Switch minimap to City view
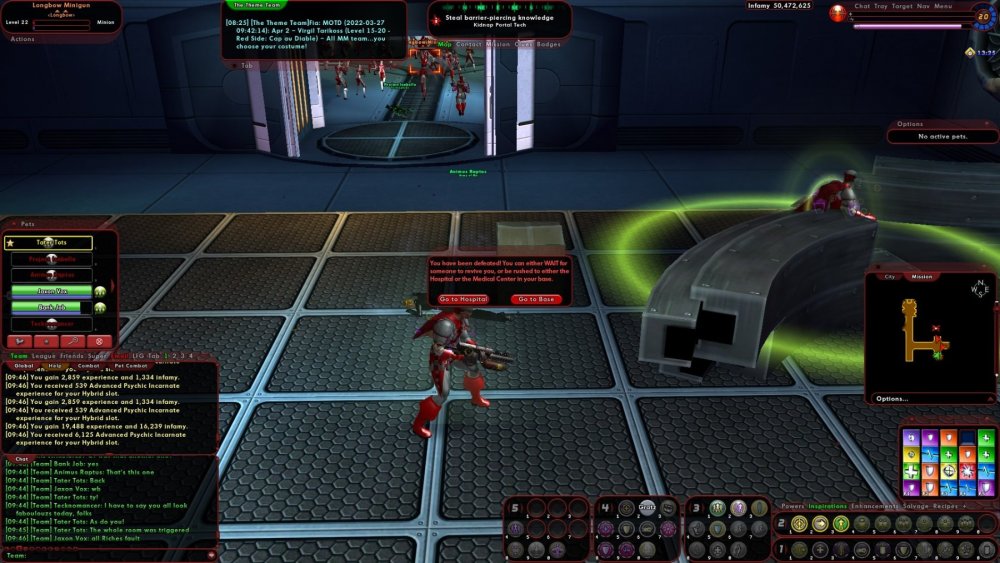1000x563 pixels. point(890,277)
